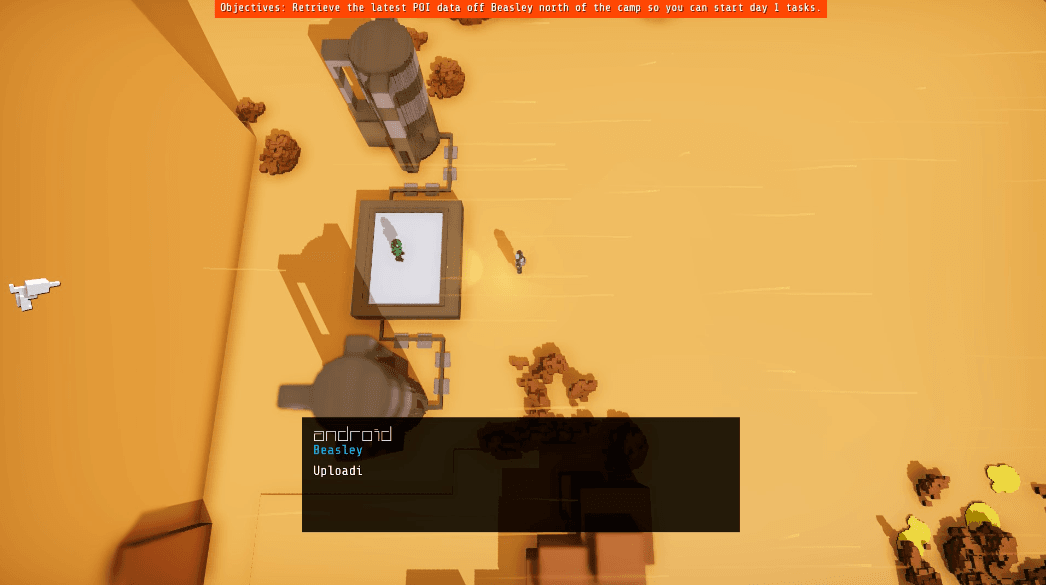Select the white handheld tool icon
The image size is (1046, 585).
pyautogui.click(x=32, y=291)
